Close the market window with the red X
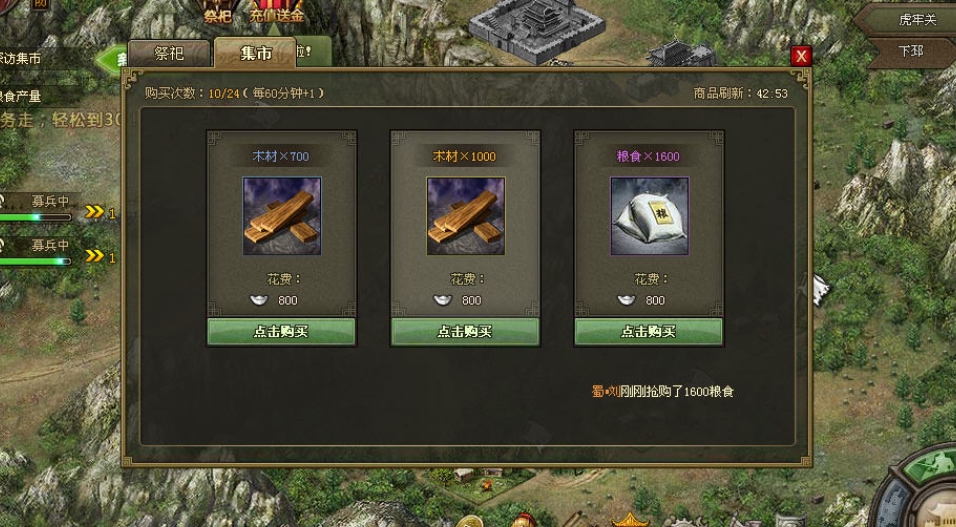The width and height of the screenshot is (956, 527). click(800, 56)
